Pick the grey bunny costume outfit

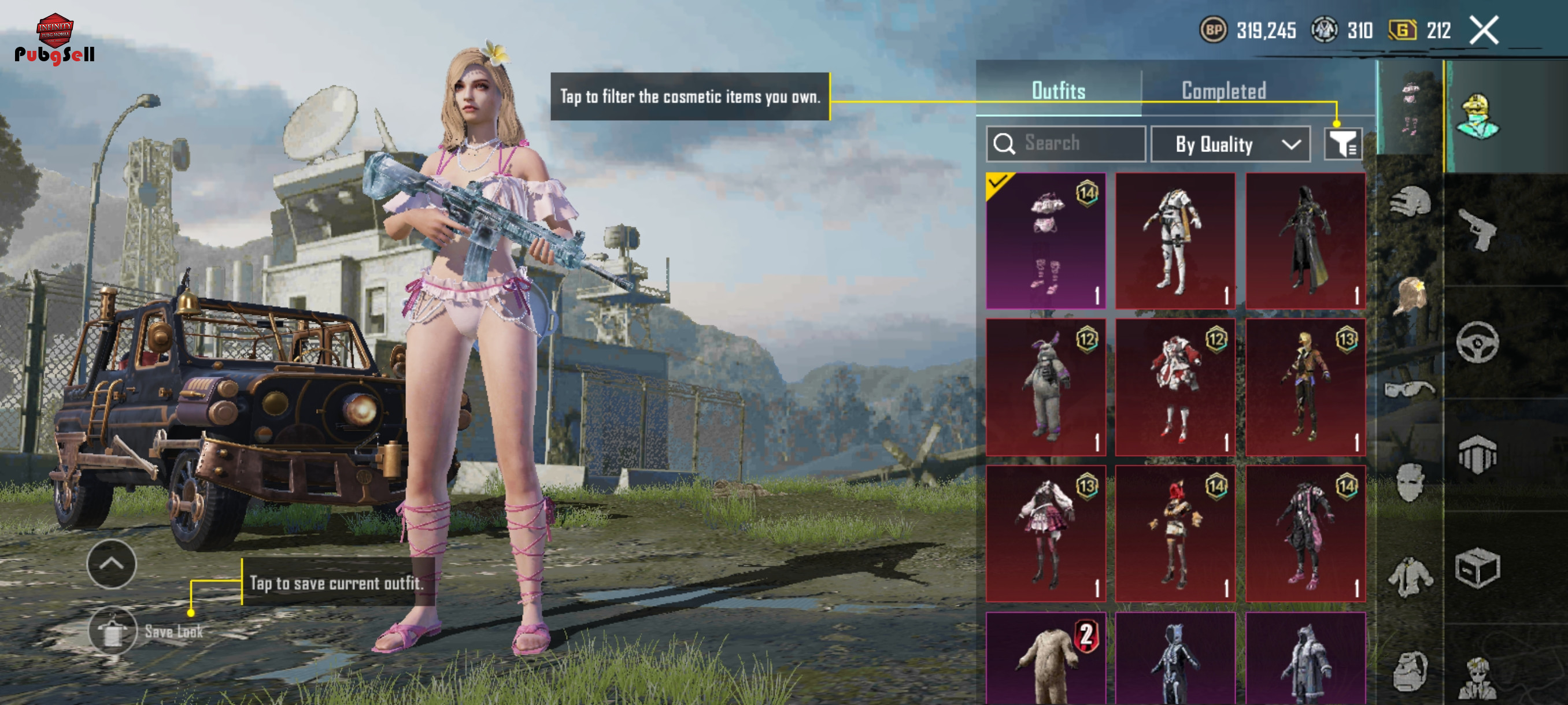pyautogui.click(x=1045, y=387)
